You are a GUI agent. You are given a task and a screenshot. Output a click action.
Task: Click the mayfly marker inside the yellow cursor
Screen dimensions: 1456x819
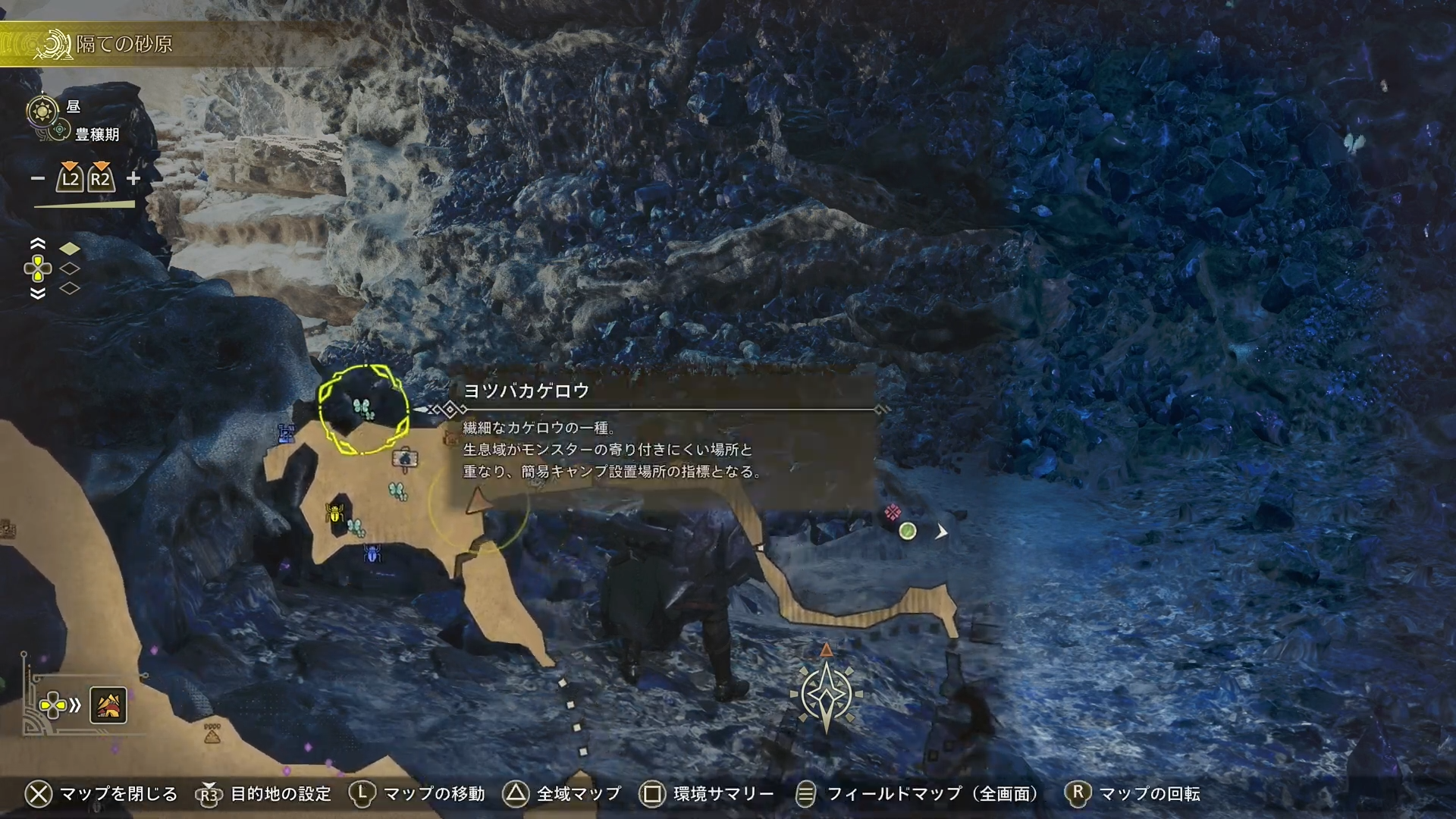click(364, 409)
